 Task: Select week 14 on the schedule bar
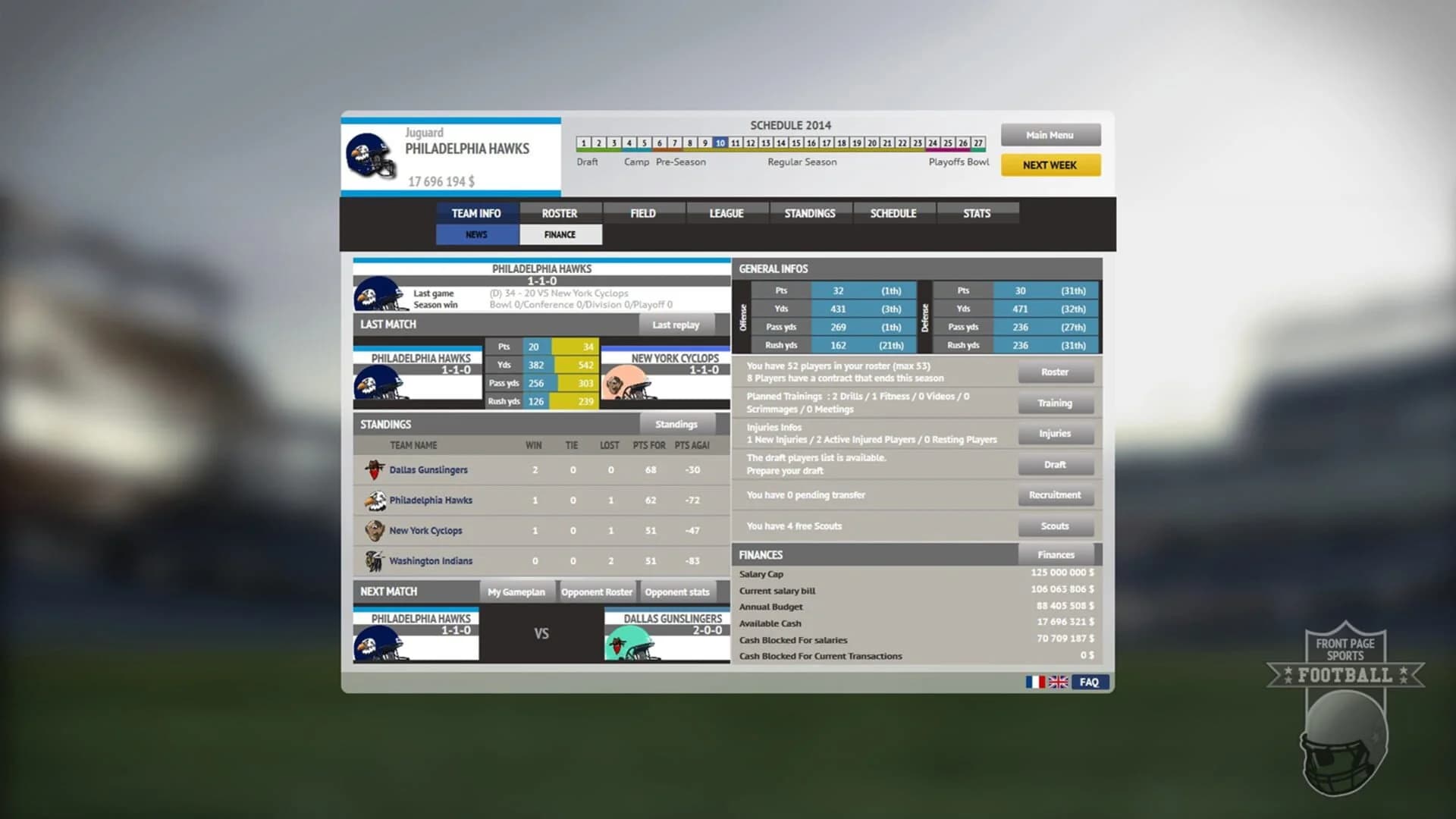pyautogui.click(x=782, y=143)
